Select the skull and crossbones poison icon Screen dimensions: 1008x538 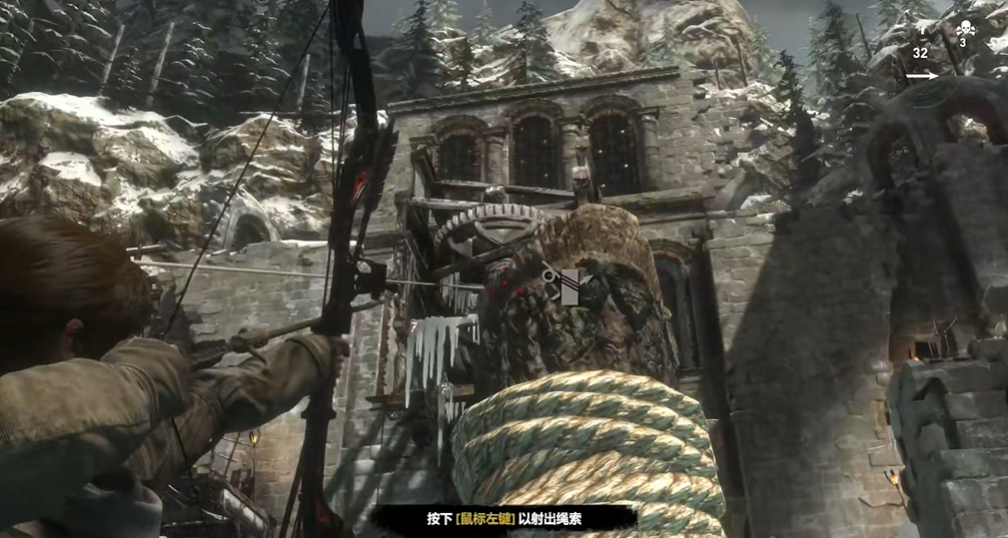pos(963,29)
